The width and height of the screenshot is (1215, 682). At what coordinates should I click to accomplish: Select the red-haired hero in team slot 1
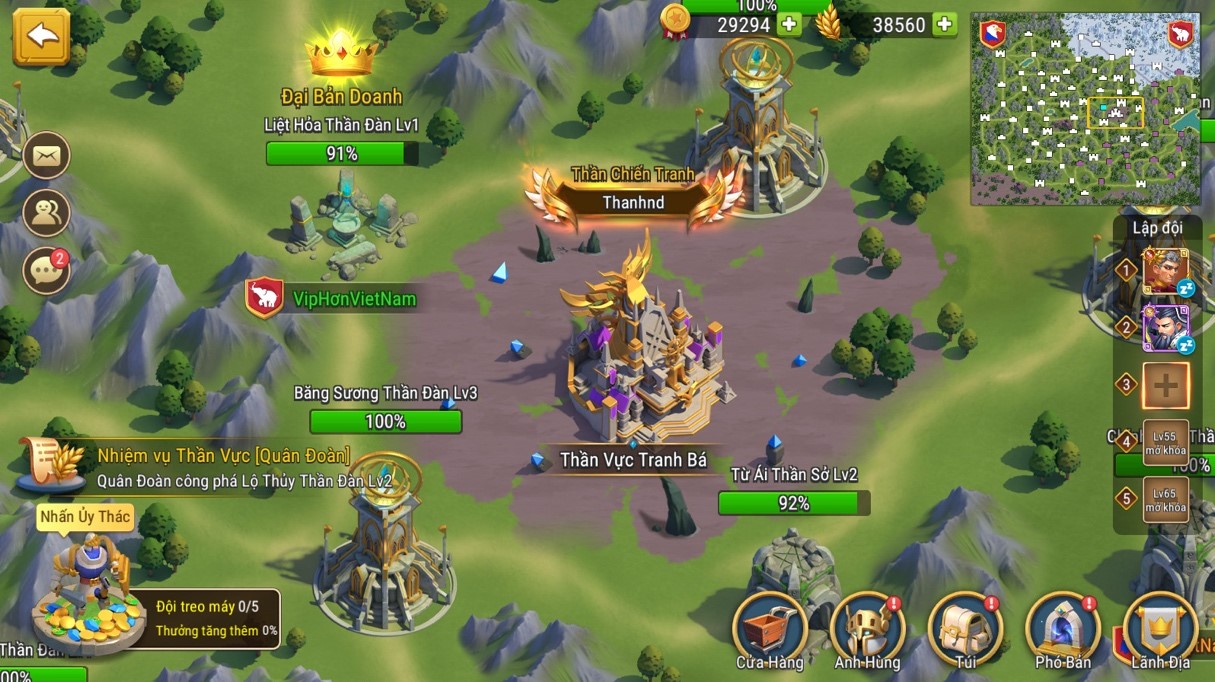click(x=1165, y=270)
